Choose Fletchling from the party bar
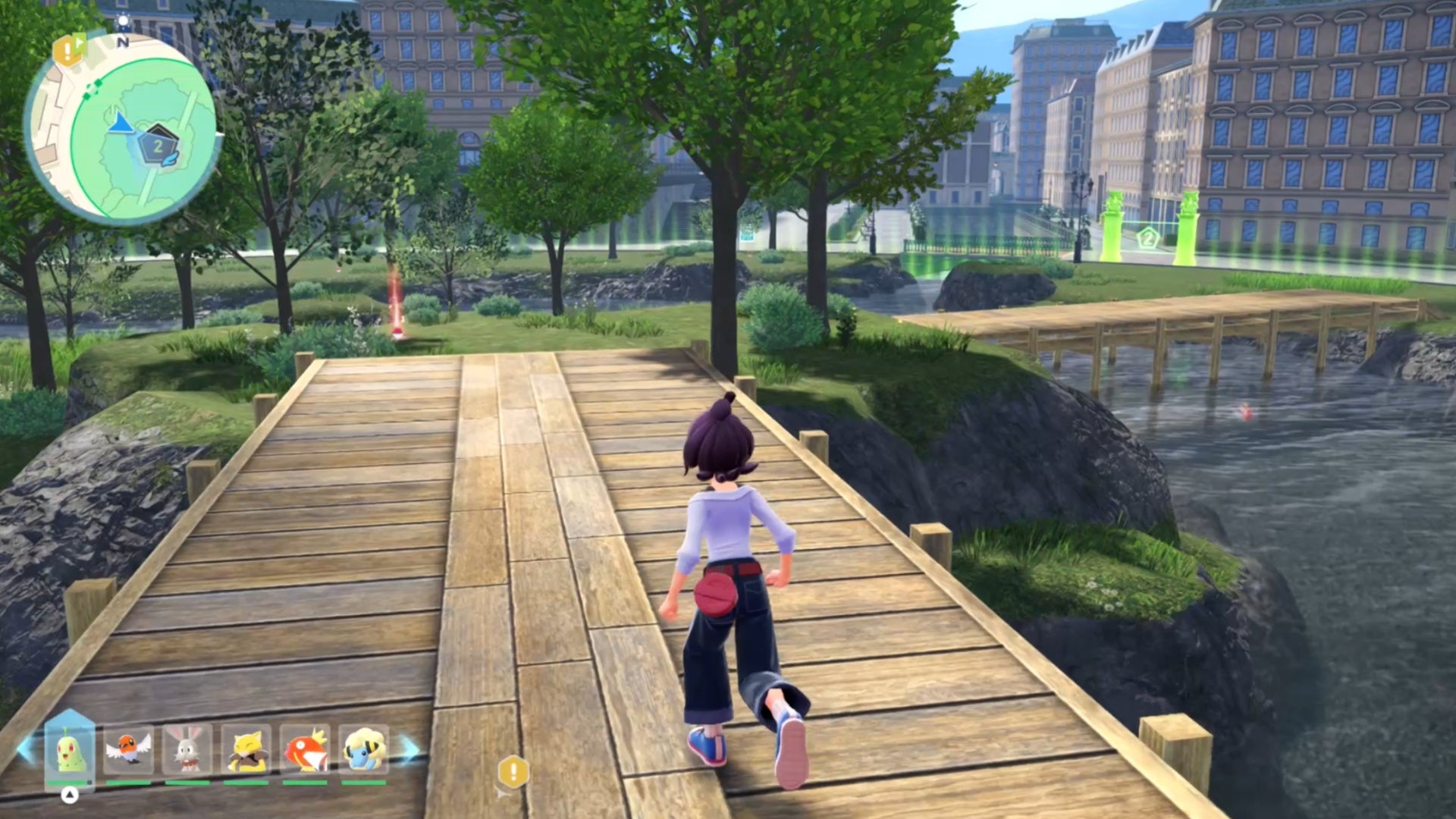 coord(128,750)
